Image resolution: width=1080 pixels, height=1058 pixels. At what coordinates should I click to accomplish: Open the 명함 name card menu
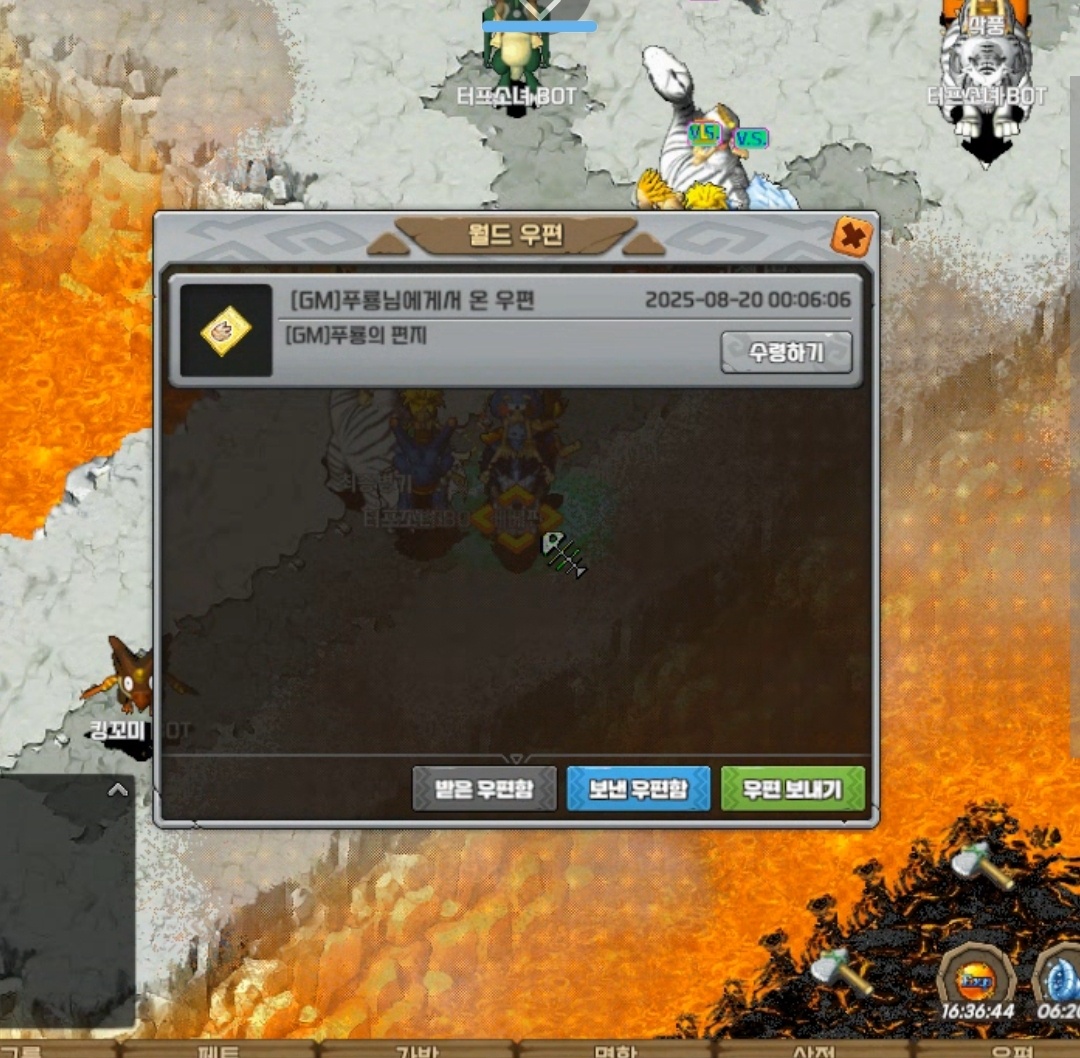[616, 1050]
